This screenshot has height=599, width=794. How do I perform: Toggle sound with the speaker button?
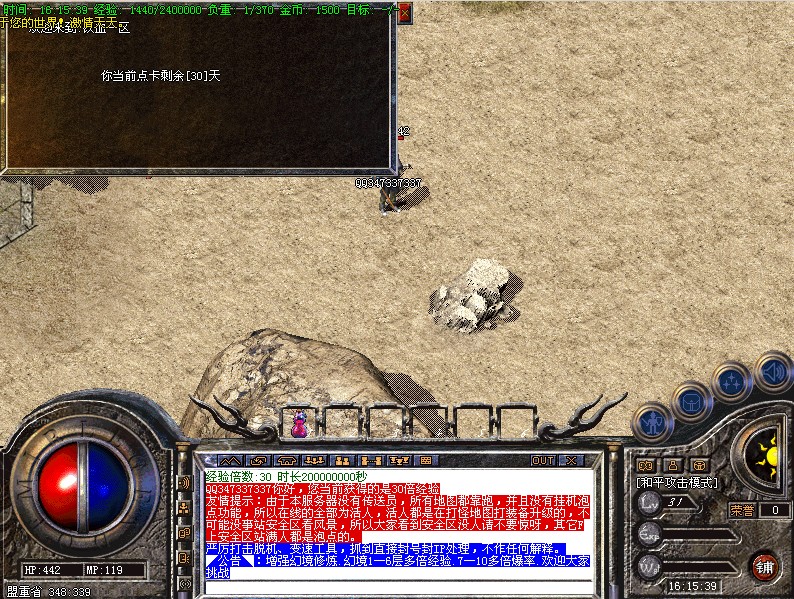click(x=772, y=370)
